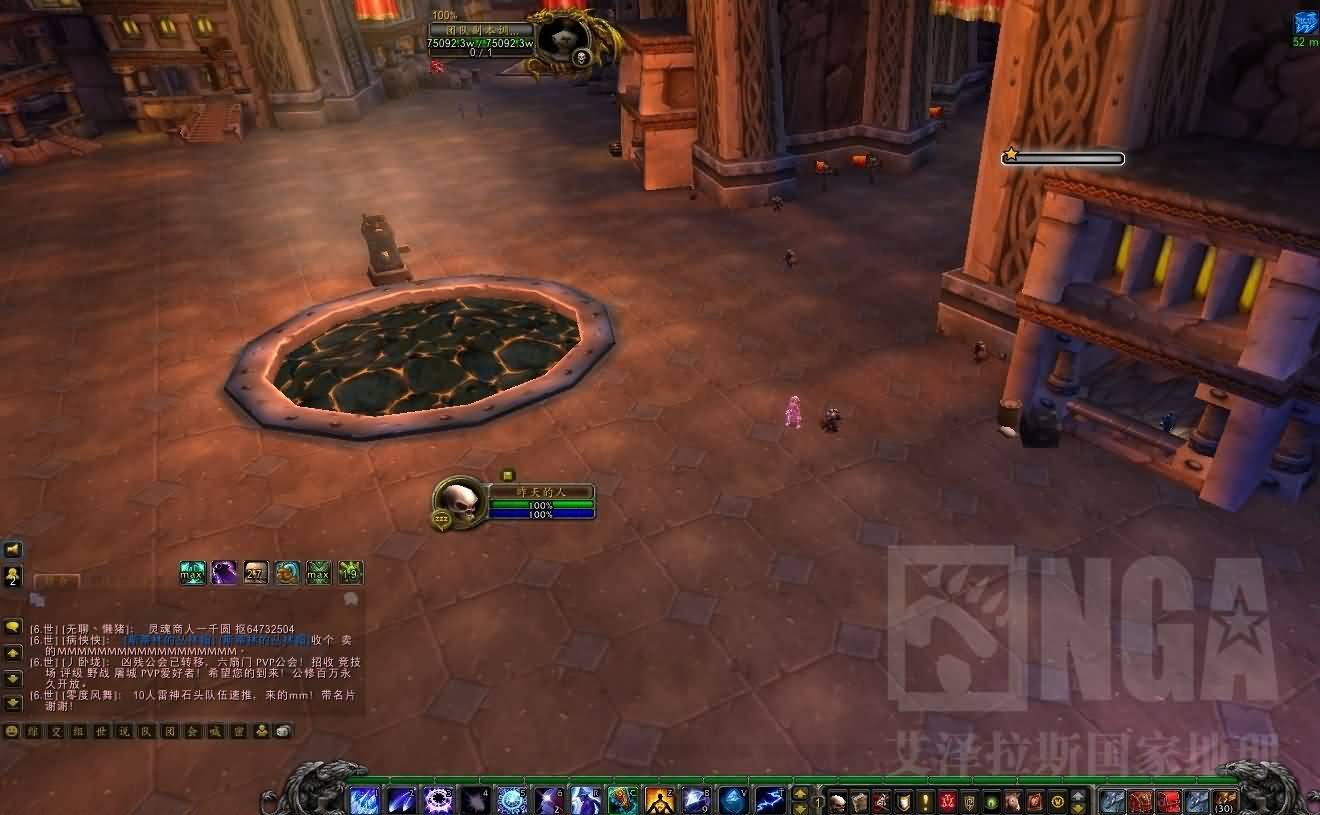Open the chat speech bubble menu button
Viewport: 1320px width, 815px height.
pos(13,627)
